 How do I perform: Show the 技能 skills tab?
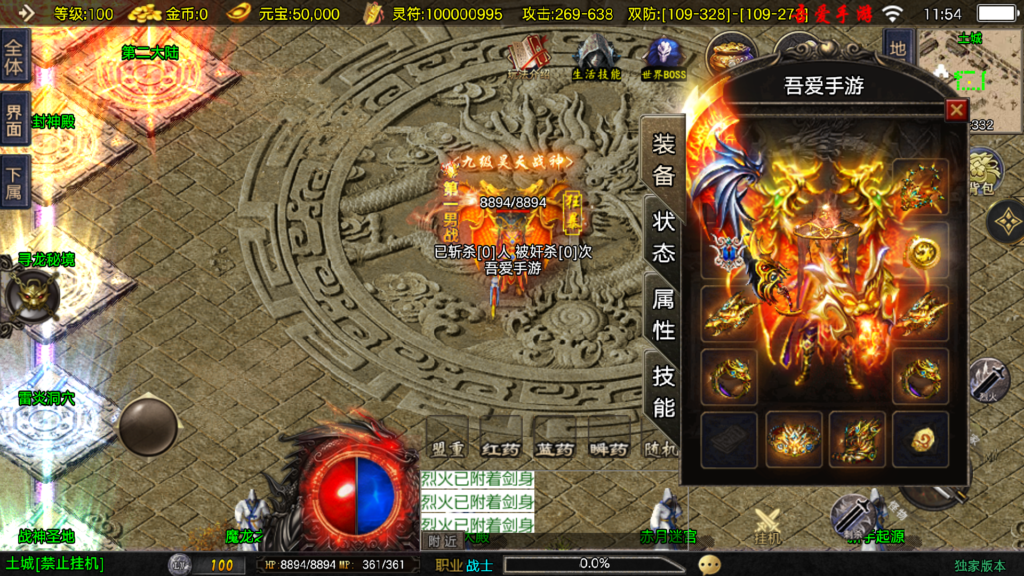pos(663,391)
